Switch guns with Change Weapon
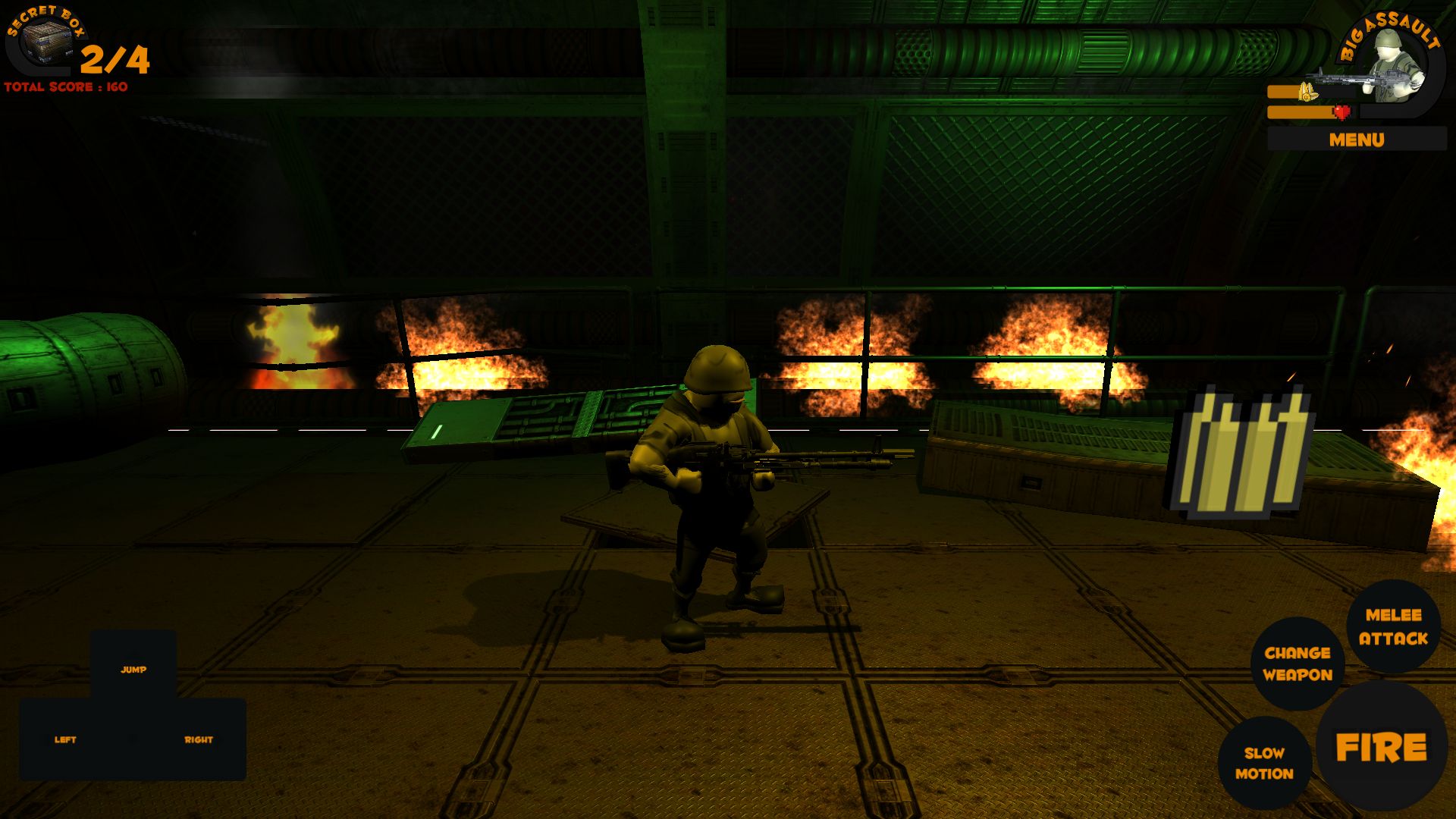The height and width of the screenshot is (819, 1456). (x=1297, y=664)
